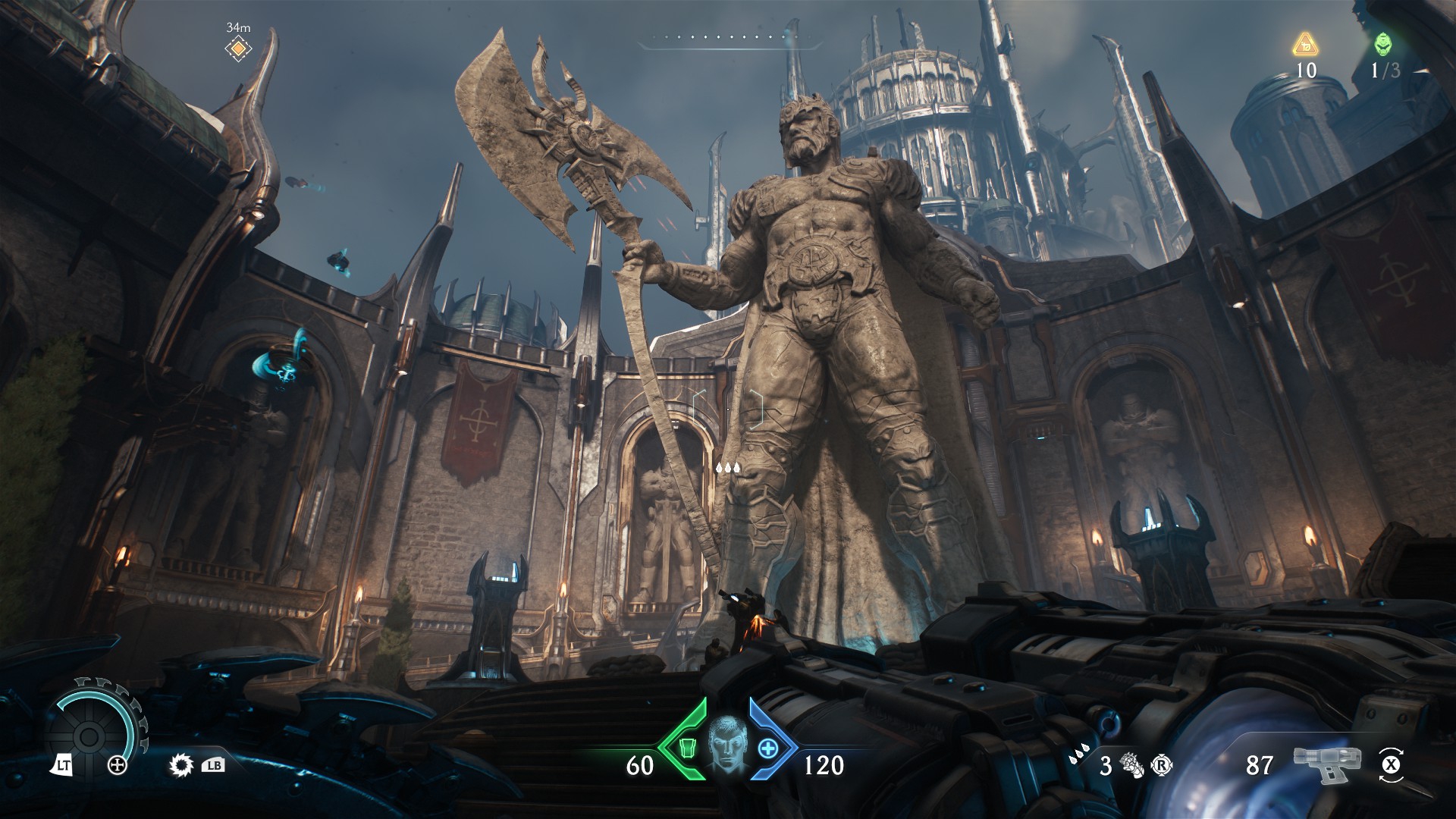Select the circular shield saw gauge
This screenshot has width=1456, height=819.
point(89,734)
